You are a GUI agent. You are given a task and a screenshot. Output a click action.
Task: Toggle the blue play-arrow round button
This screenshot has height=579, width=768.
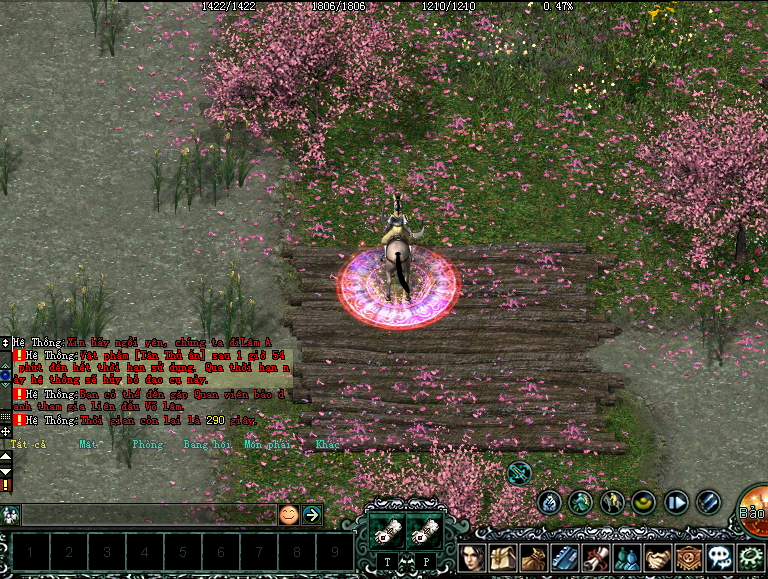tap(677, 502)
